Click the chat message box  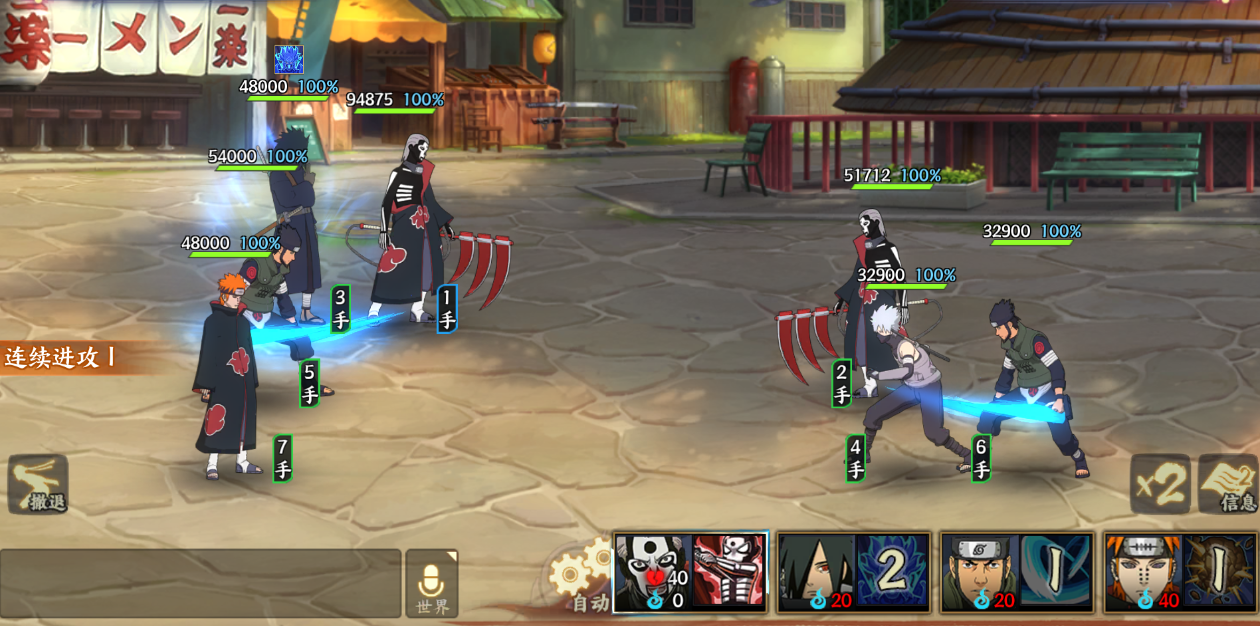[x=200, y=582]
